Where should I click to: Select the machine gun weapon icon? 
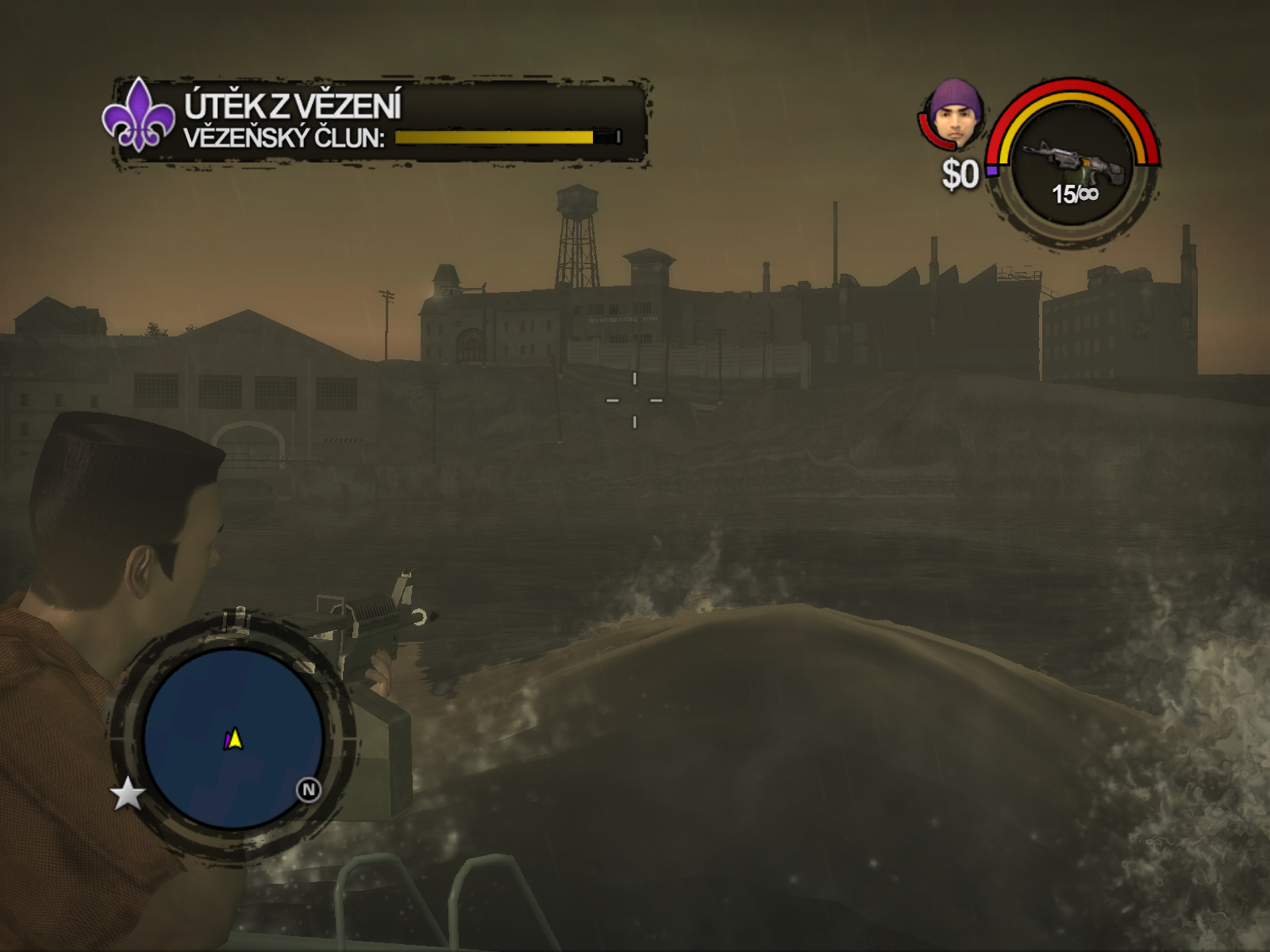pyautogui.click(x=1072, y=162)
